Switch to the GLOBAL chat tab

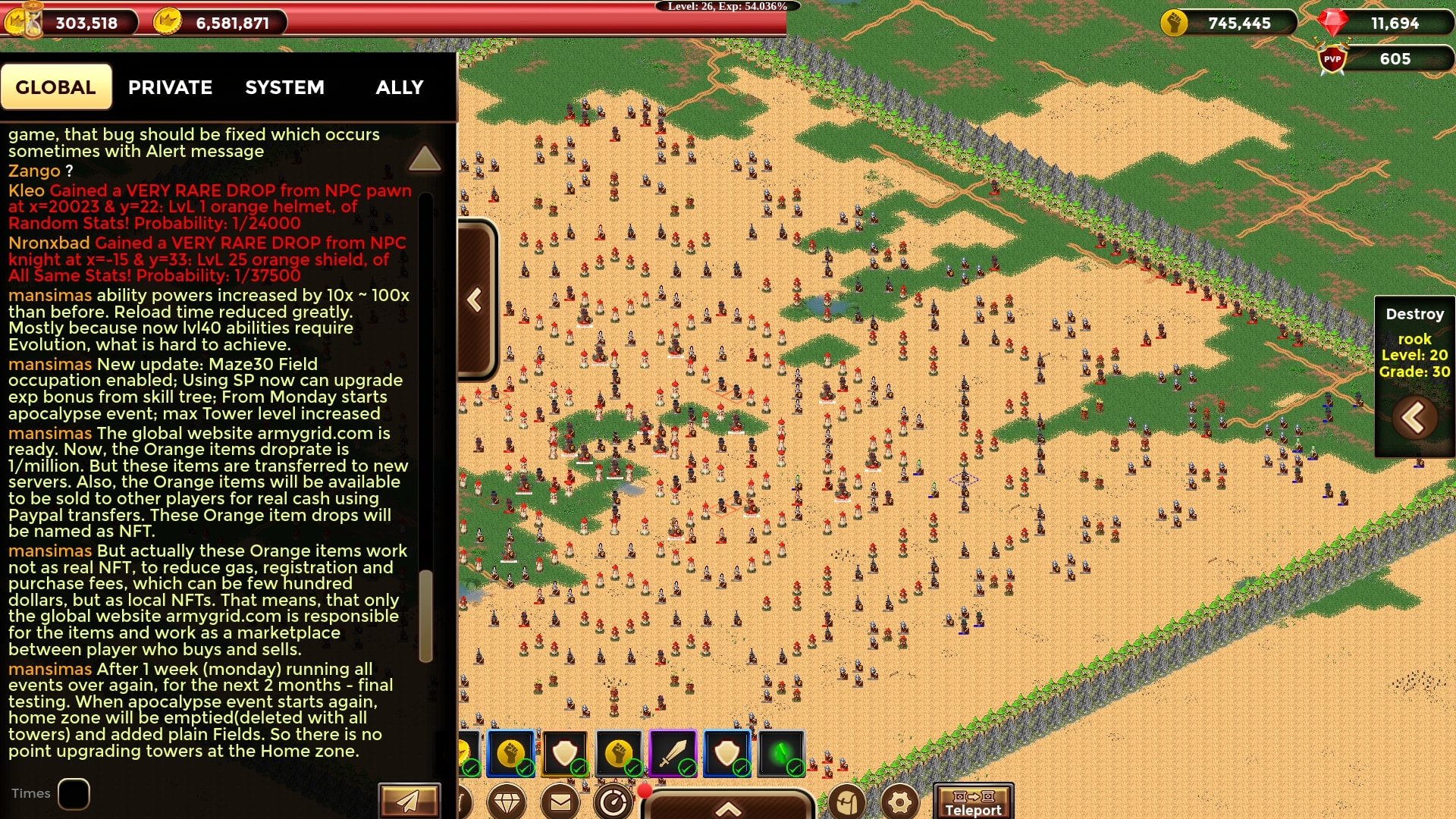pyautogui.click(x=56, y=87)
